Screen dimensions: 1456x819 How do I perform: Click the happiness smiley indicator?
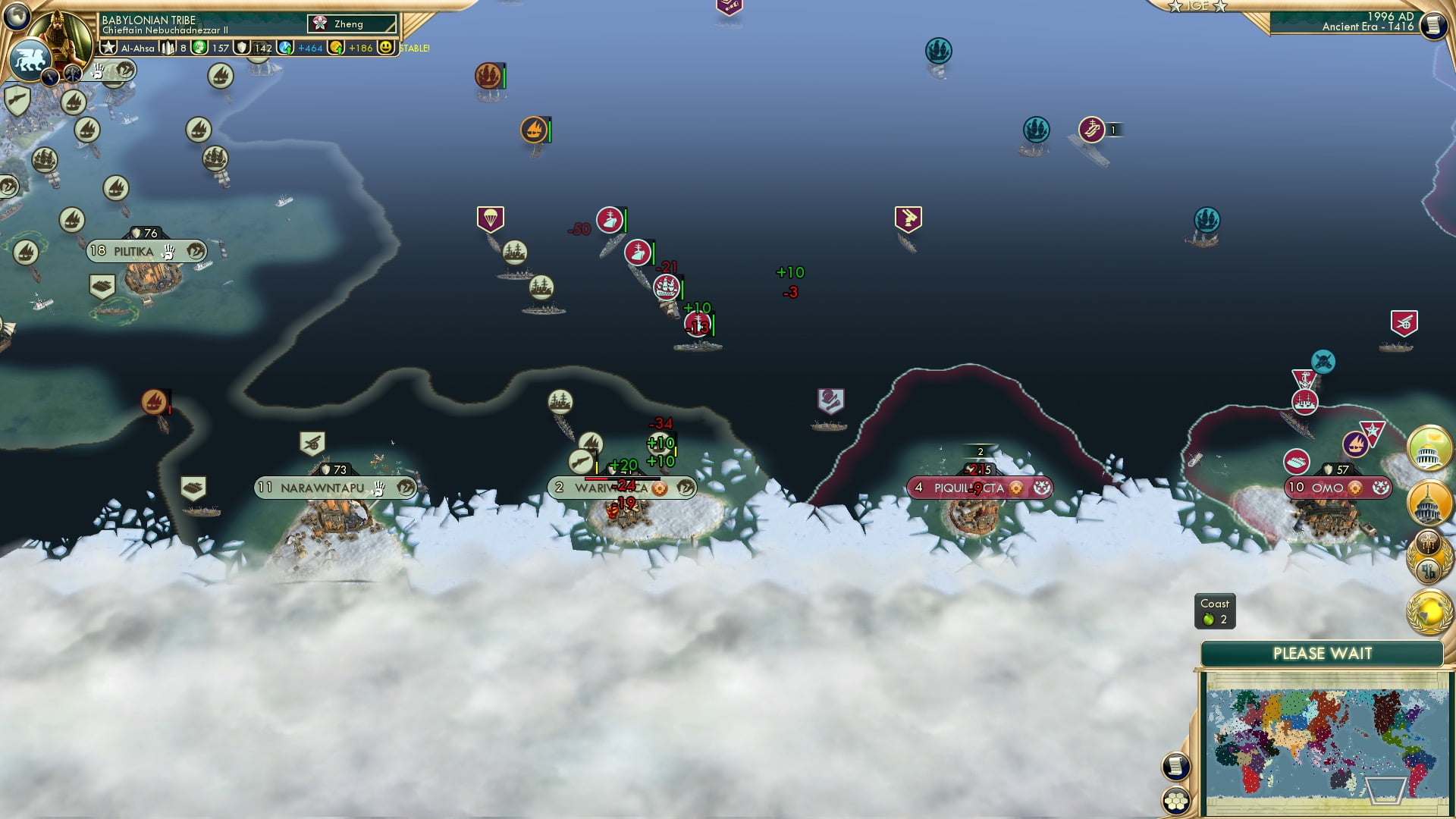(x=388, y=47)
